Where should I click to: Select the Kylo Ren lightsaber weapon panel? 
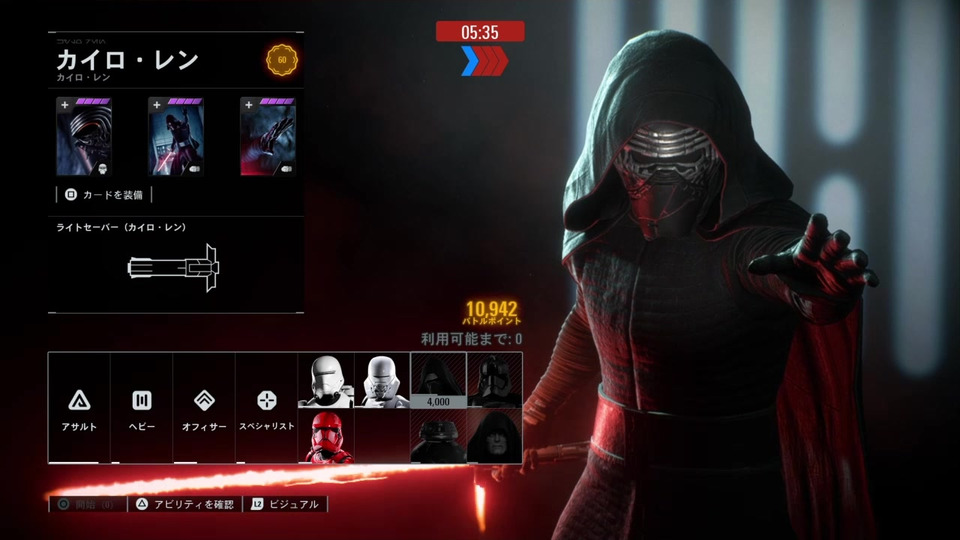pyautogui.click(x=175, y=265)
